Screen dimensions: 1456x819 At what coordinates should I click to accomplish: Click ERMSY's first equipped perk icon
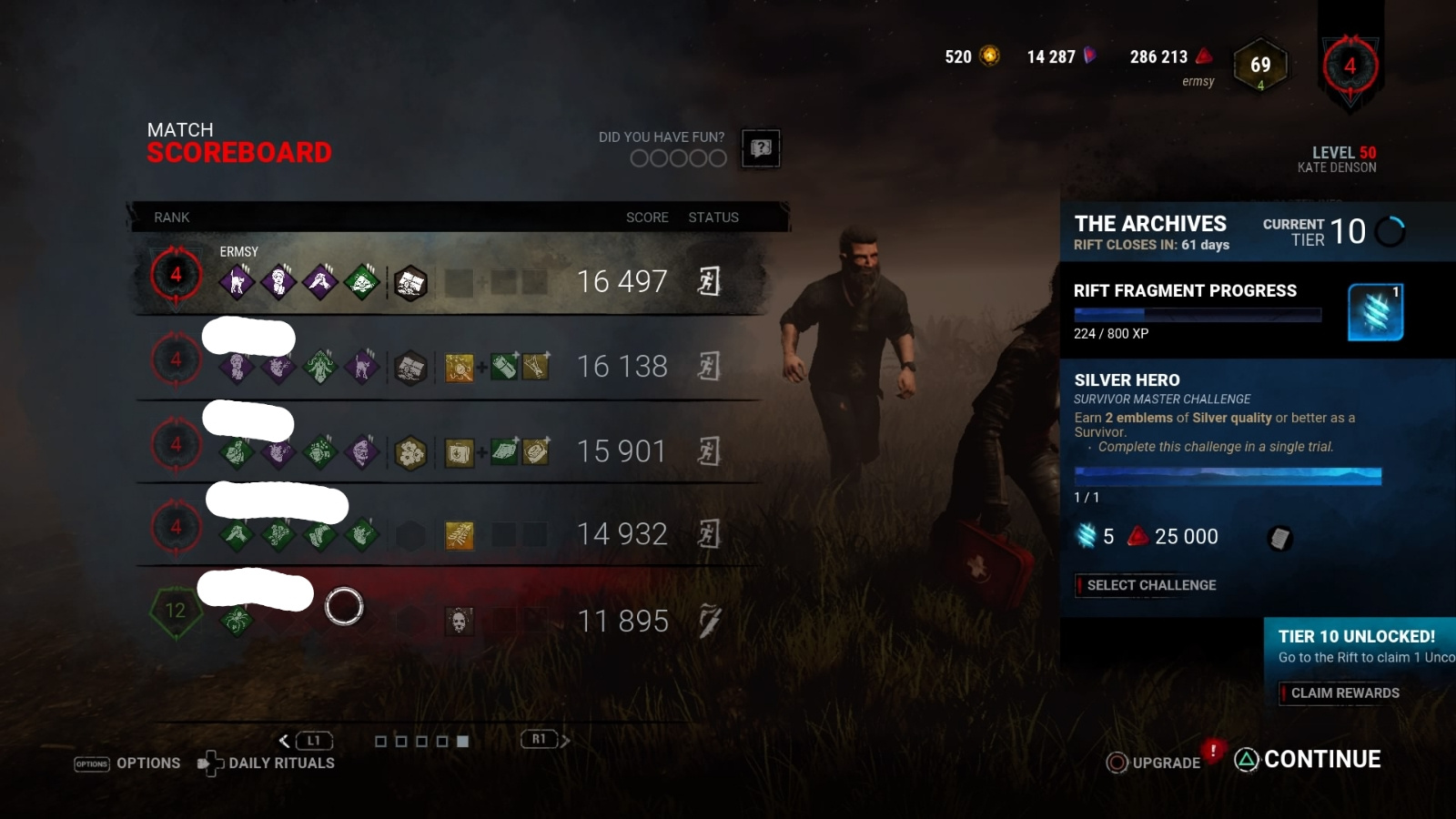(237, 281)
